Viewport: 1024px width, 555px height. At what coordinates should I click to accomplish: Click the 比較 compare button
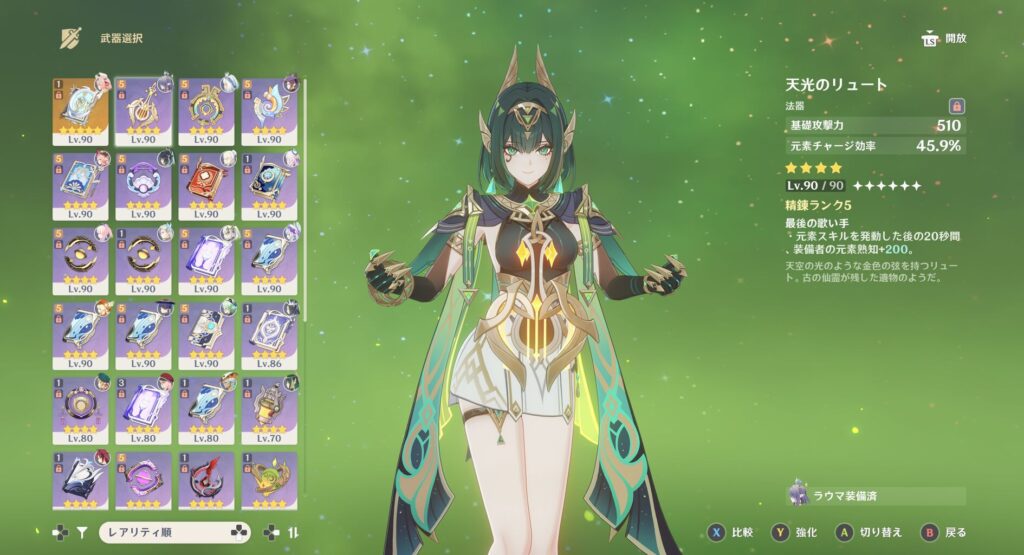729,533
